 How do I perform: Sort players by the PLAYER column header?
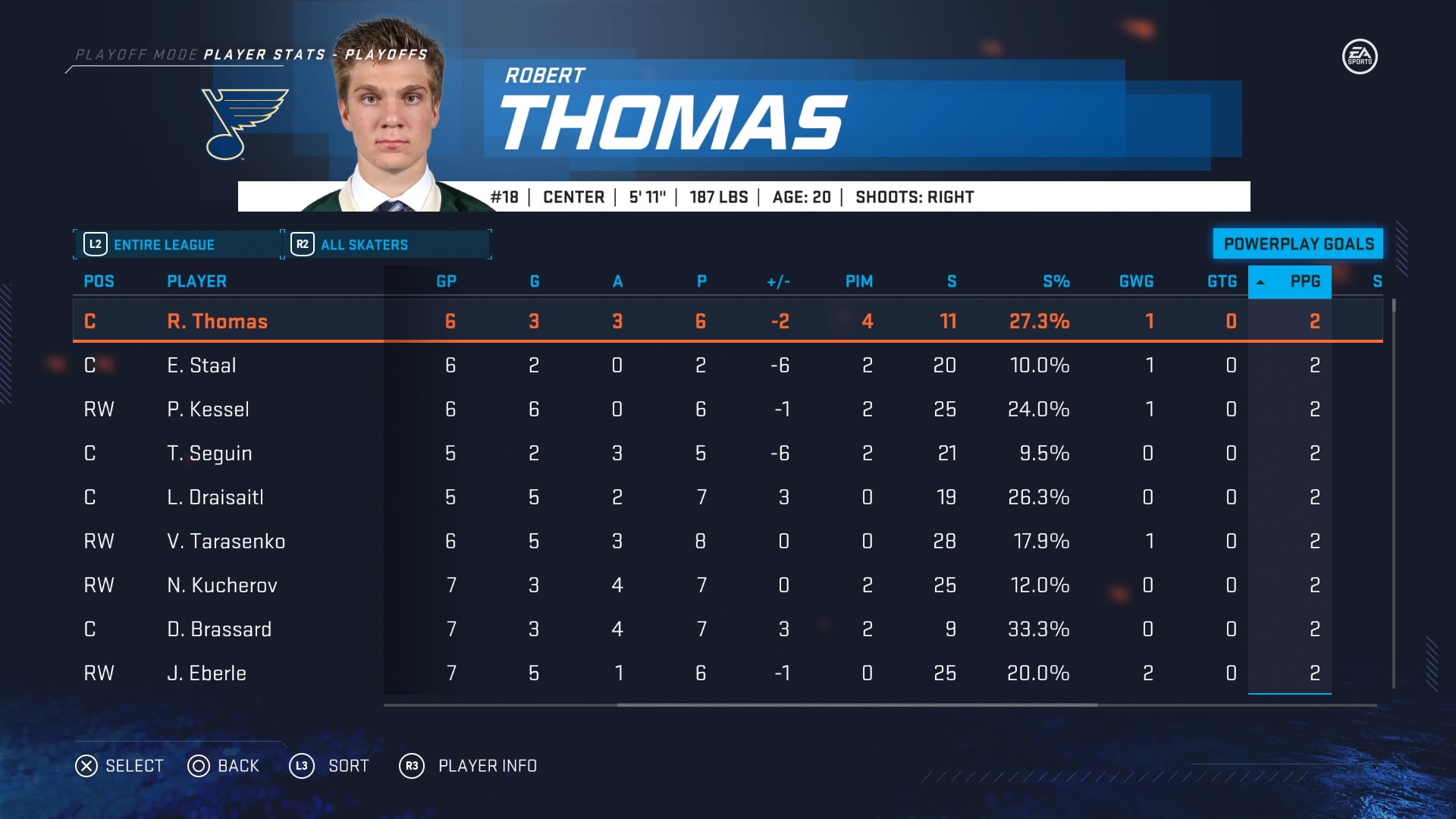click(x=196, y=281)
